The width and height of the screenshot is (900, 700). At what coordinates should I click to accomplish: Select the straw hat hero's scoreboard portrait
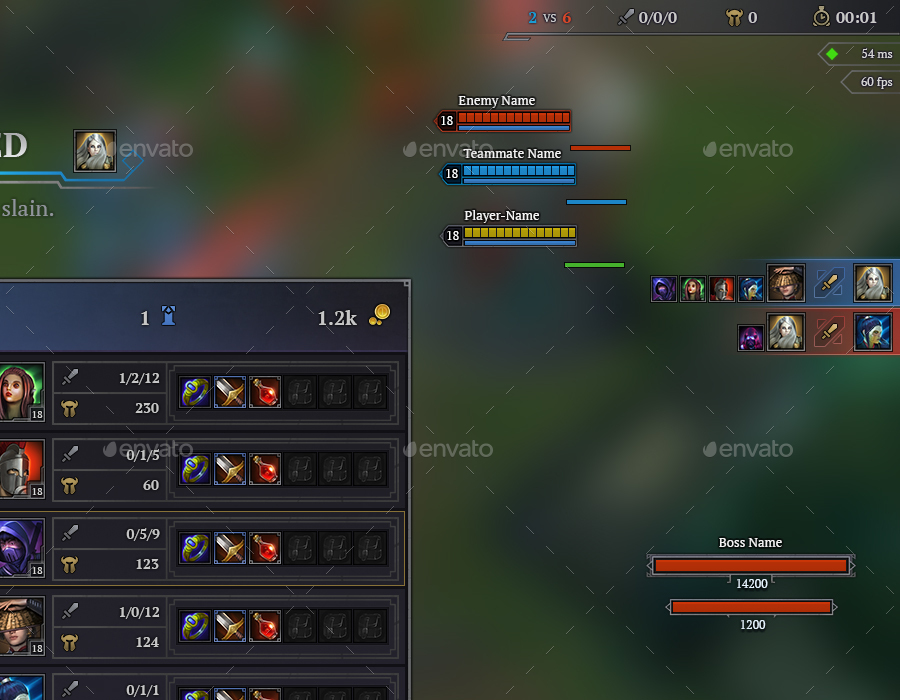point(20,626)
